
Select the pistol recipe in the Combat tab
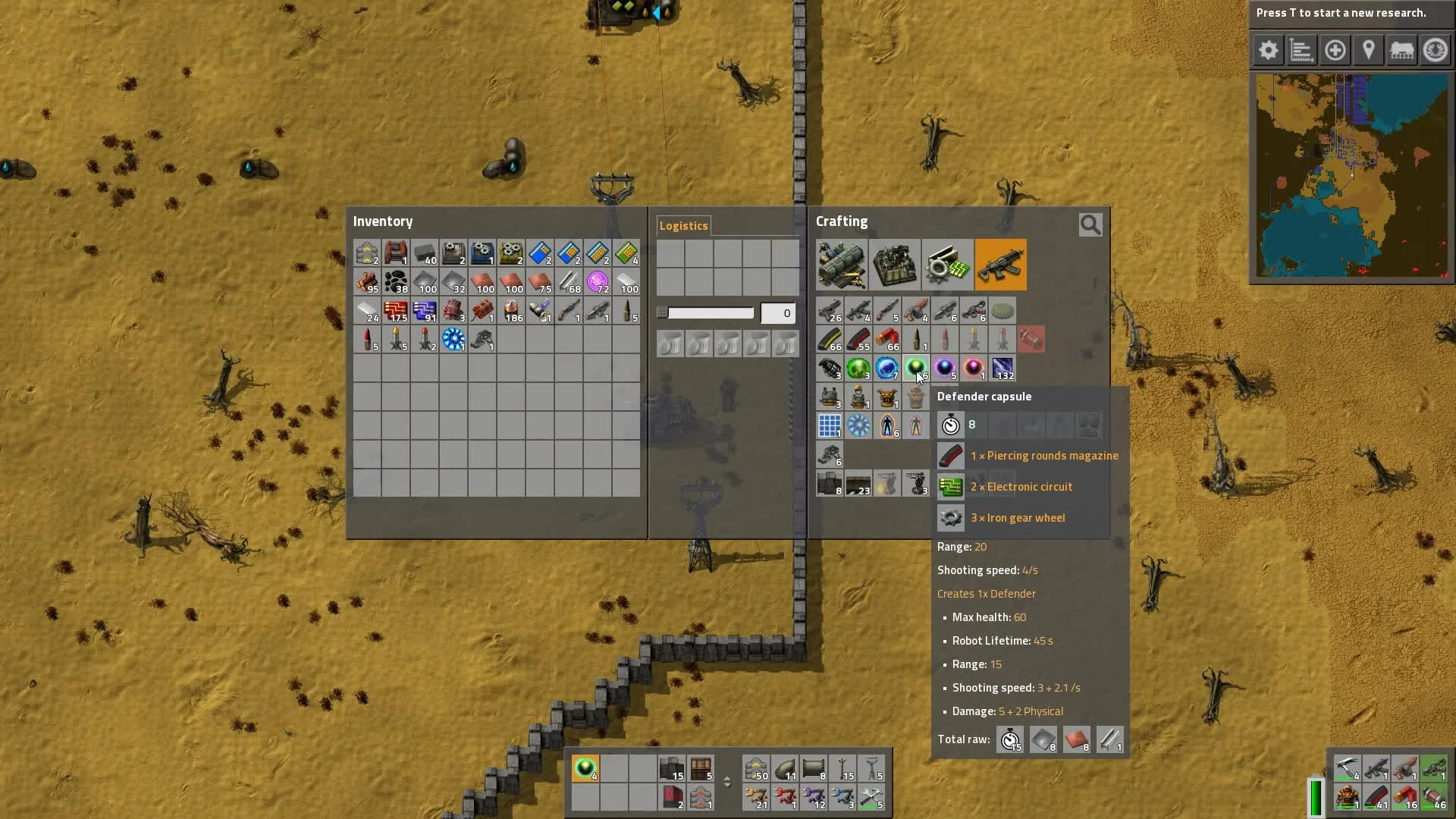pyautogui.click(x=830, y=311)
